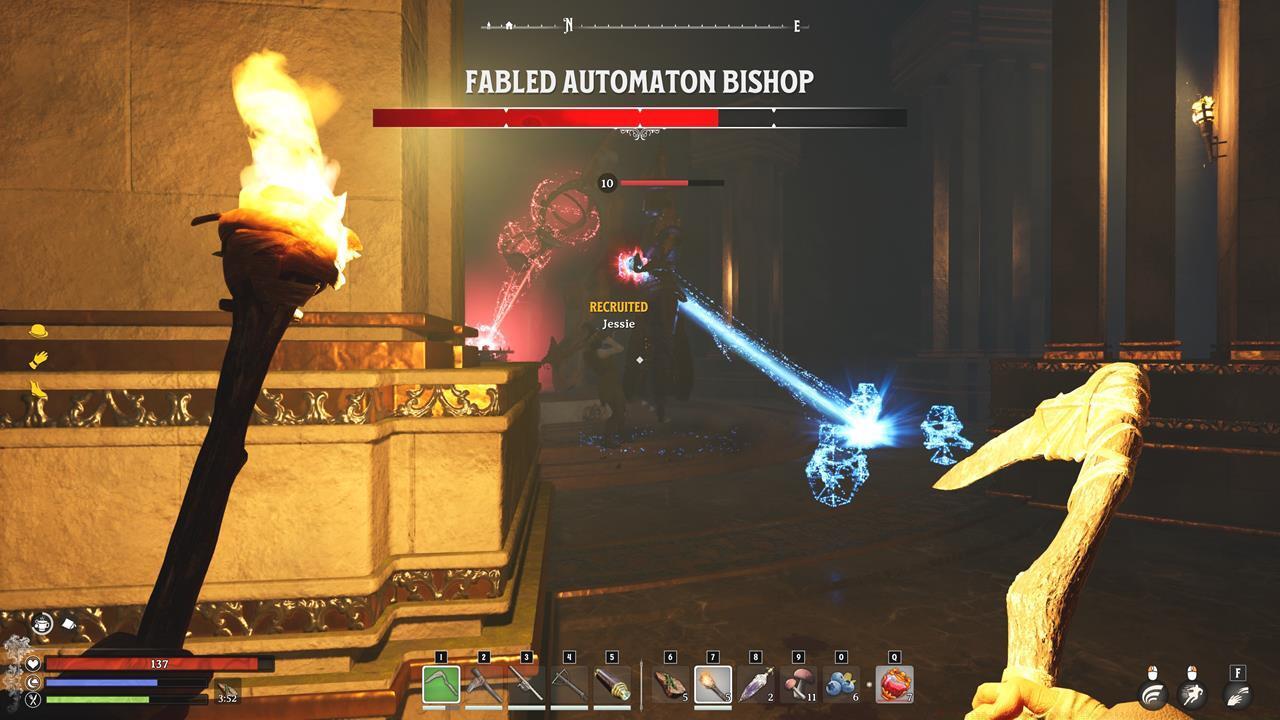Viewport: 1280px width, 720px height.
Task: Pick the gold-tipped scepter in slot 5
Action: 612,685
